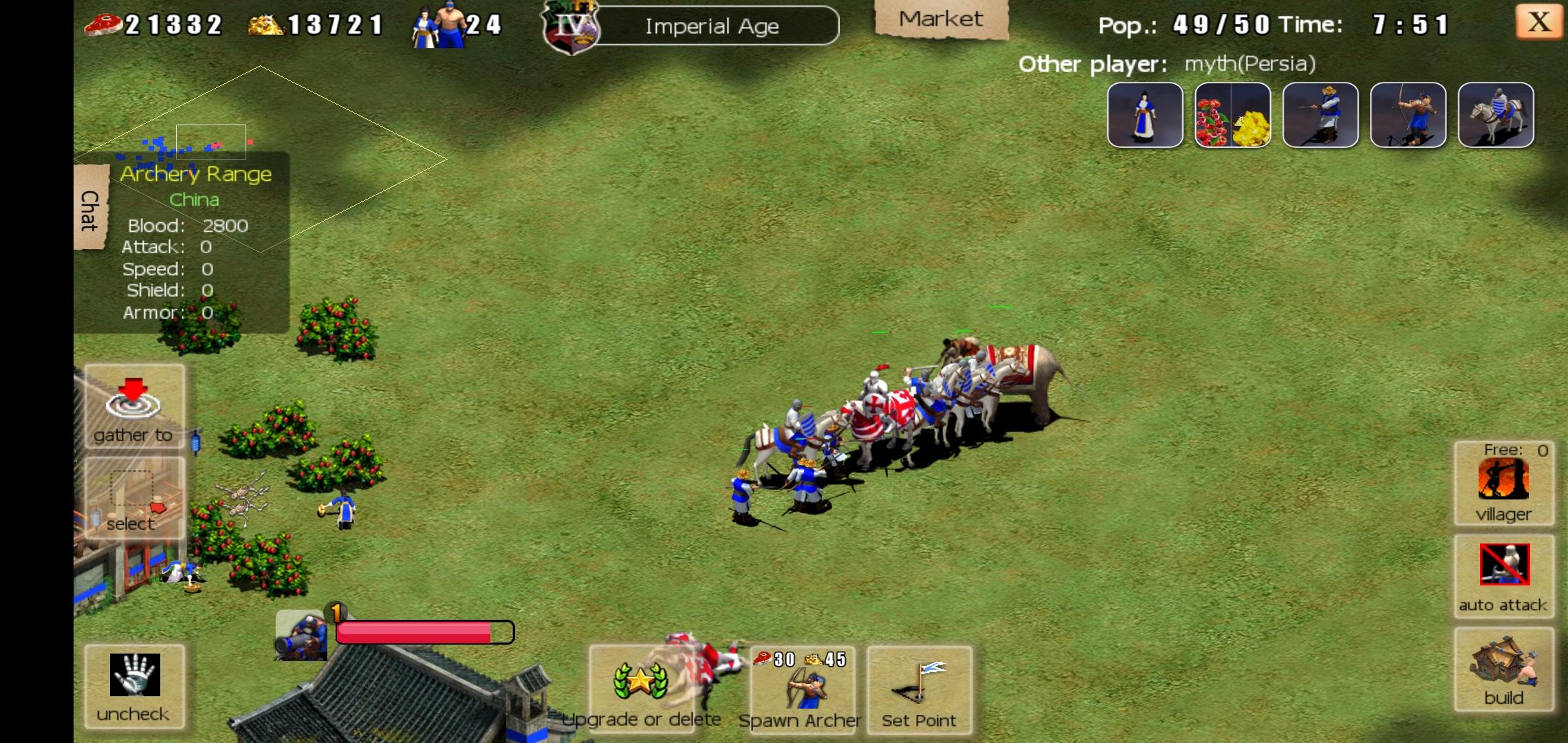Click the berries and gold resource icon
The image size is (1568, 743).
(x=1232, y=115)
